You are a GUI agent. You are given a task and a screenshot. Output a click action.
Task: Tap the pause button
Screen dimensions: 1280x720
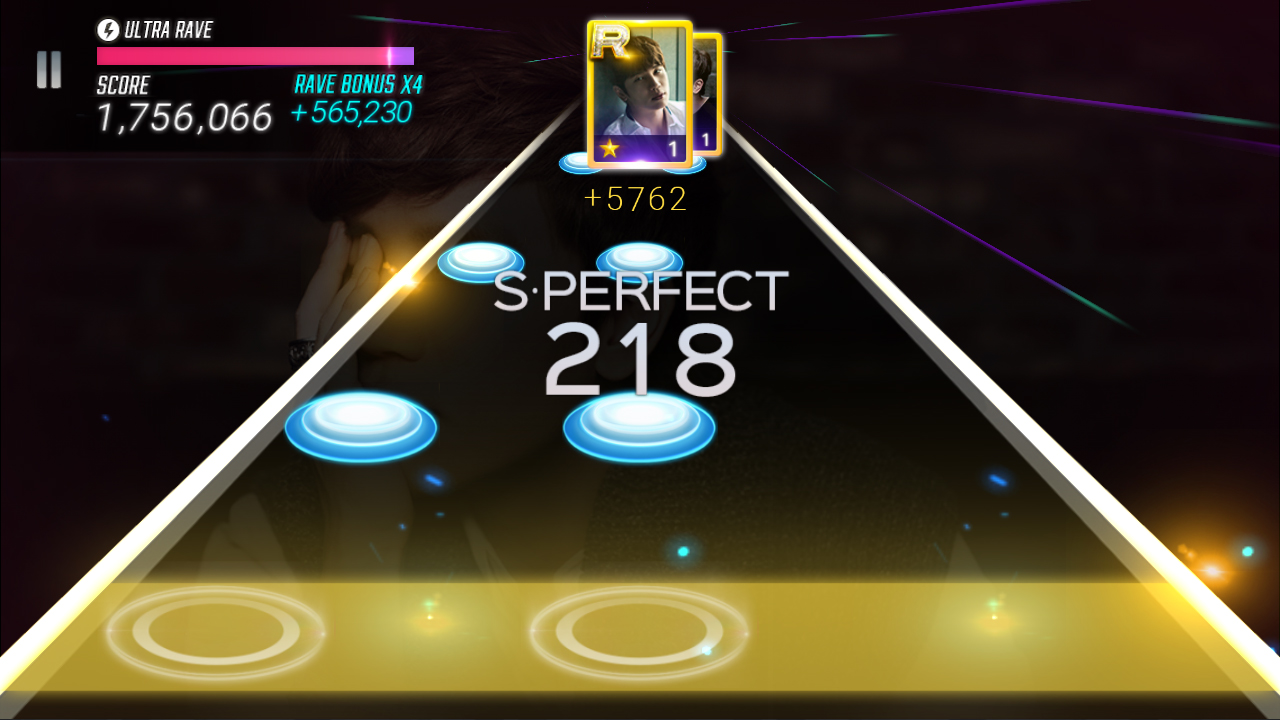click(47, 70)
